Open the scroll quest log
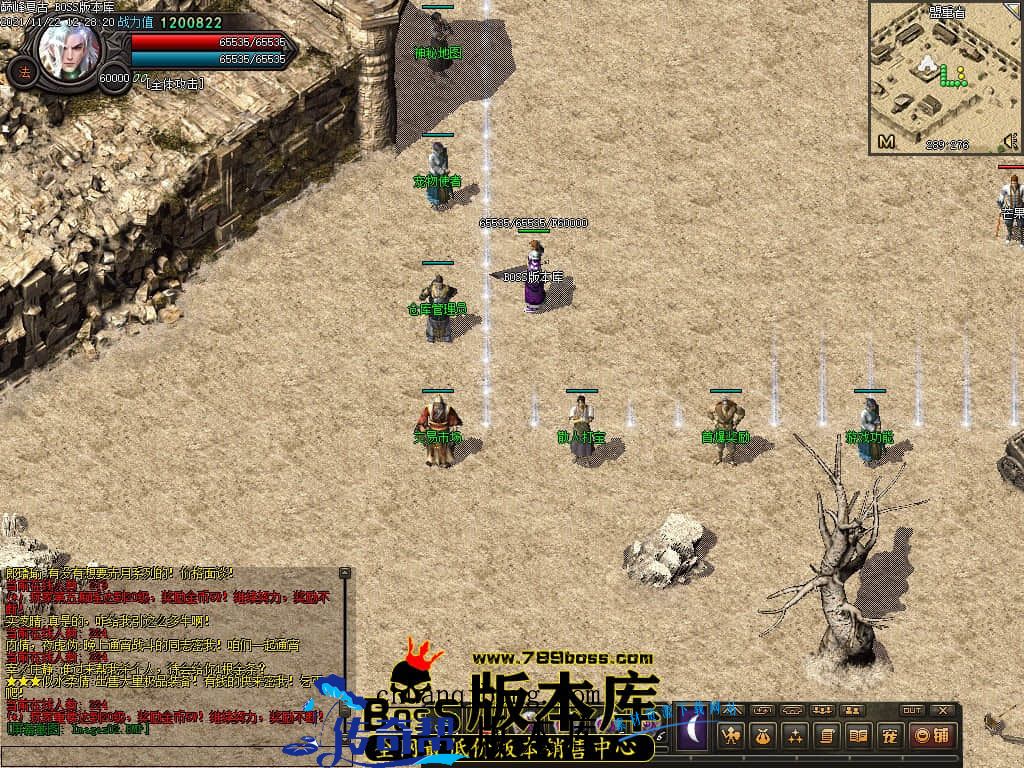Viewport: 1024px width, 768px height. pyautogui.click(x=826, y=737)
